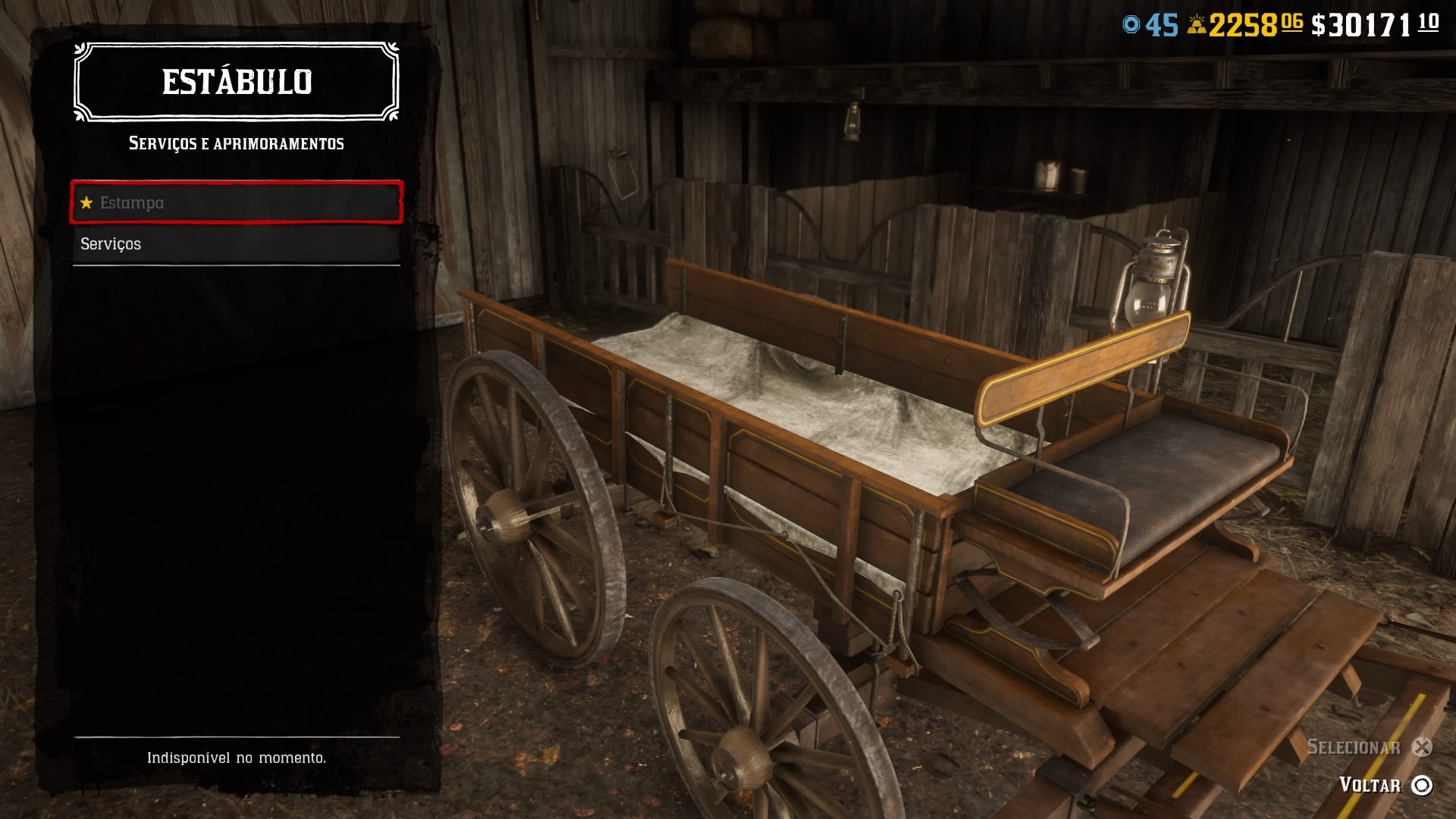
Task: Select the Estampa menu entry
Action: pyautogui.click(x=236, y=202)
